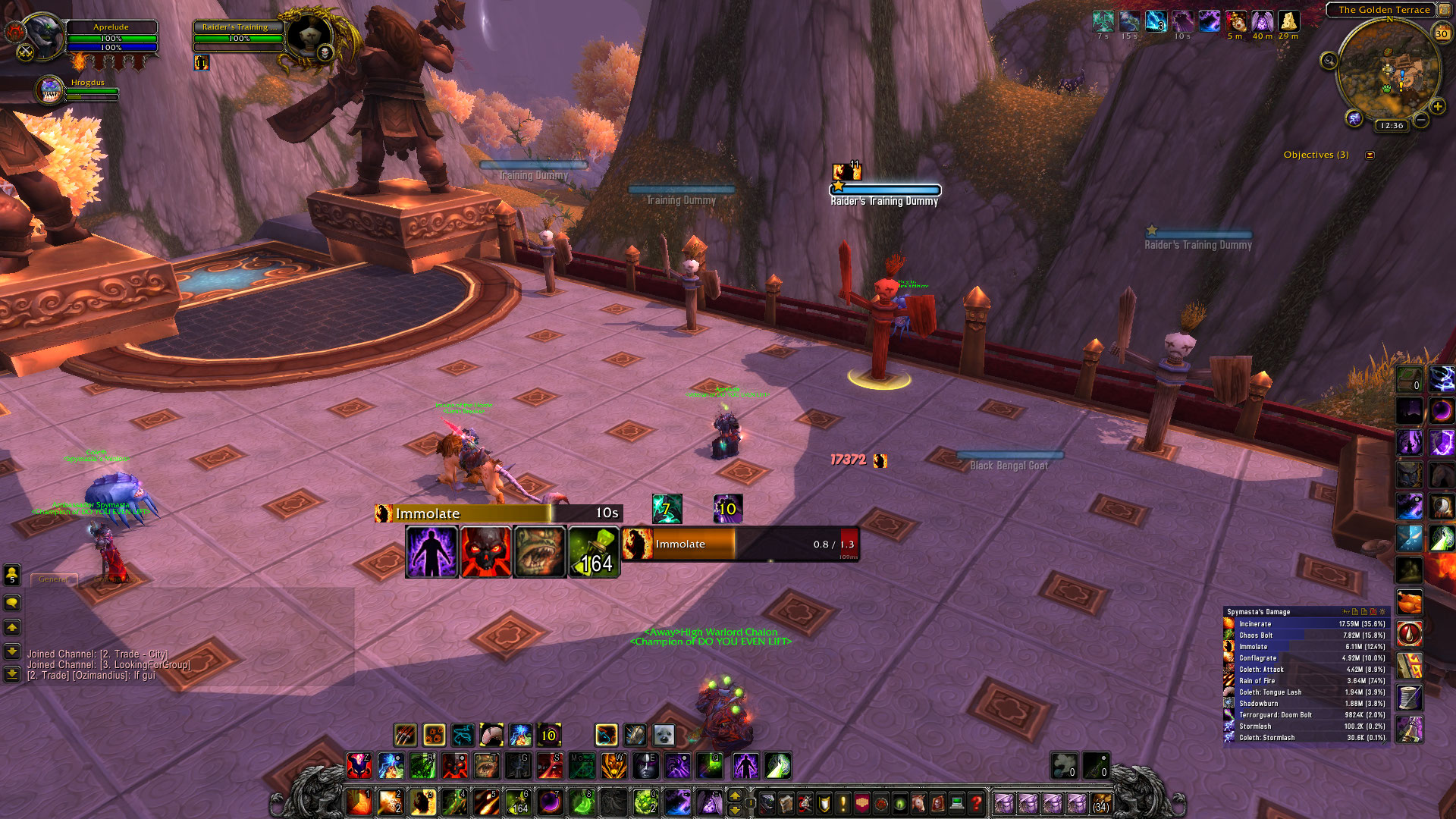Collapse the Objectives tracker

point(1370,155)
